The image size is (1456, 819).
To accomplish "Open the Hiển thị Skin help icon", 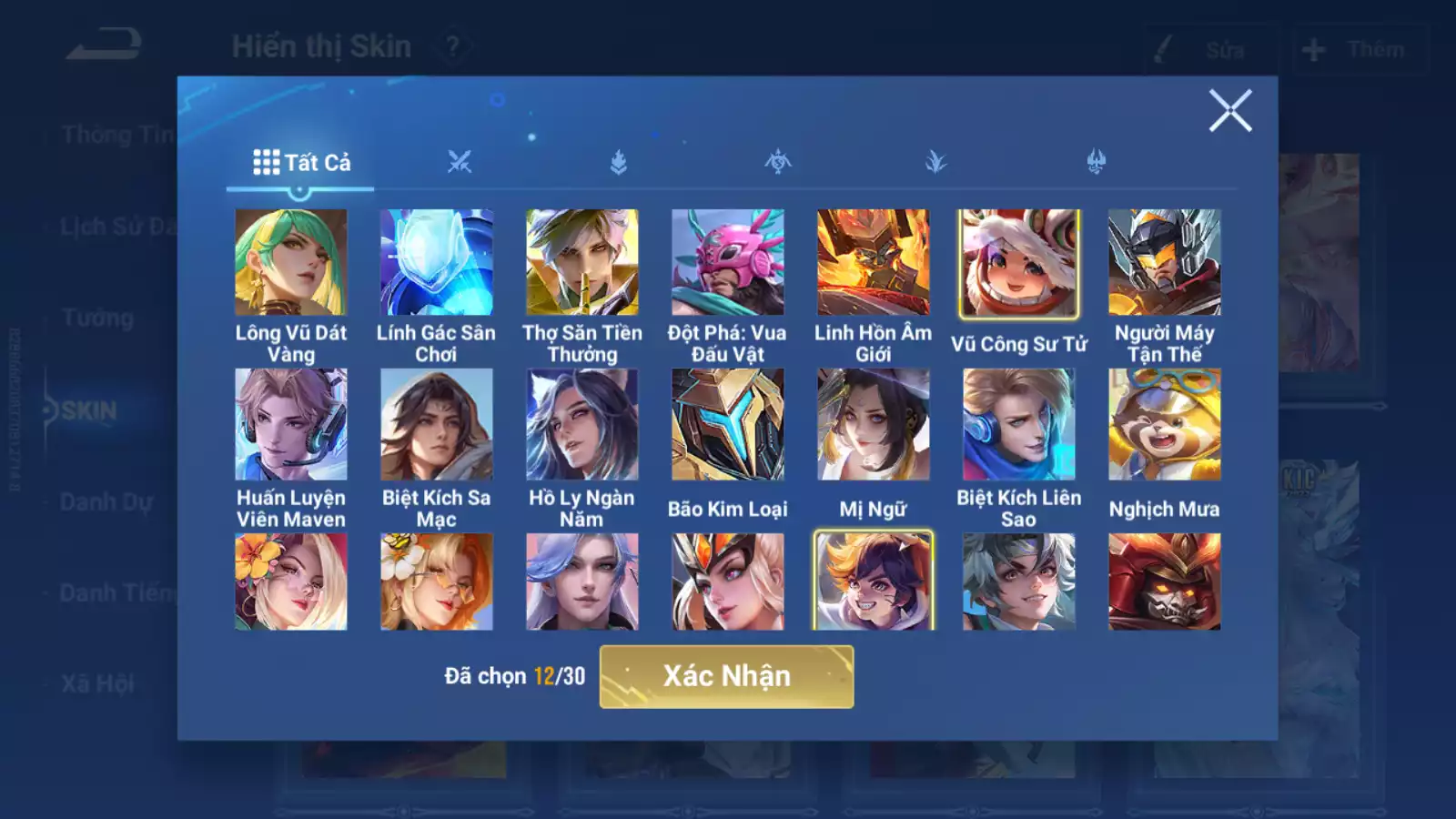I will click(452, 45).
